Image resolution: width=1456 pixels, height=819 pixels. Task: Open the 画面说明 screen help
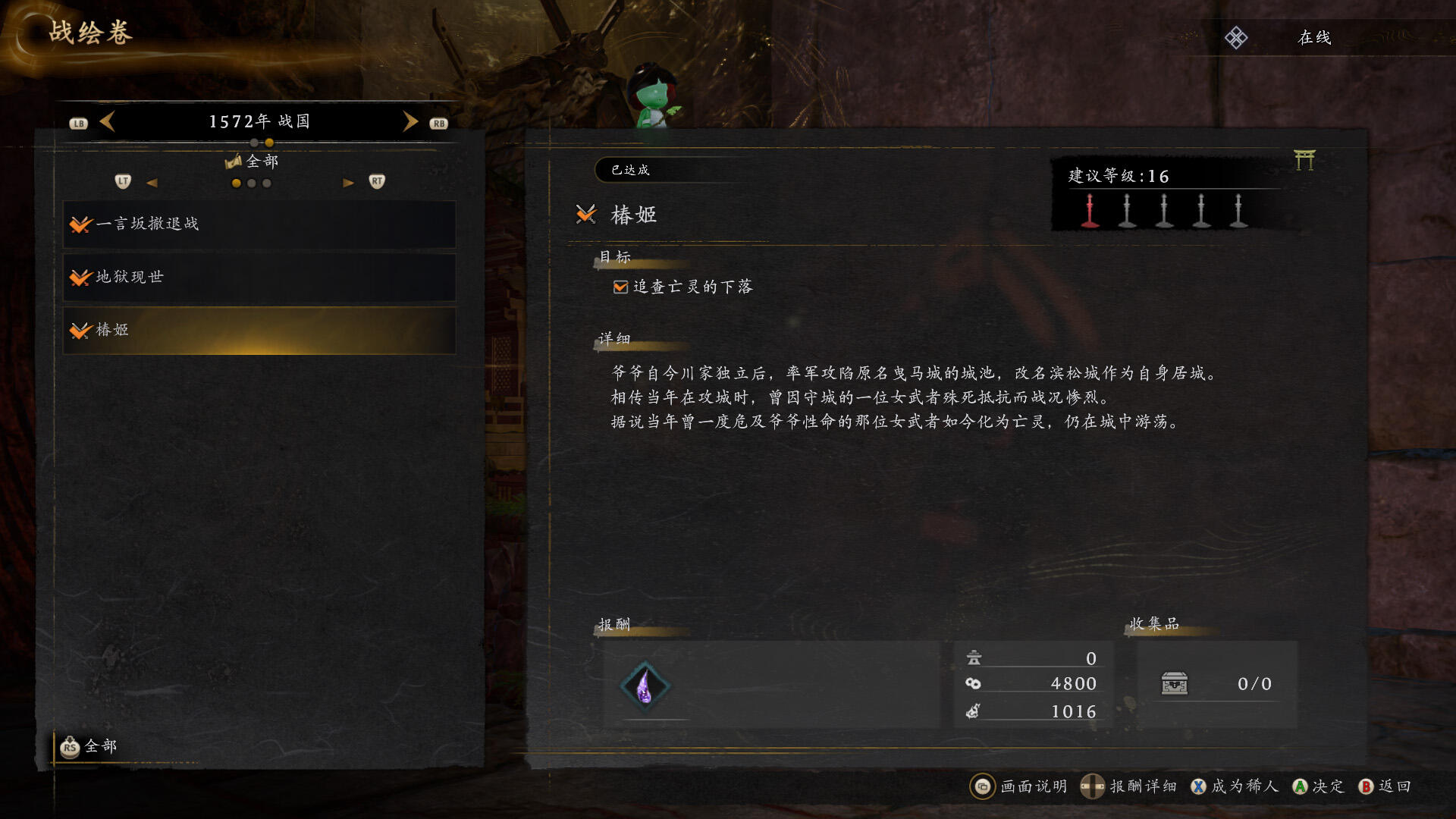[1018, 786]
